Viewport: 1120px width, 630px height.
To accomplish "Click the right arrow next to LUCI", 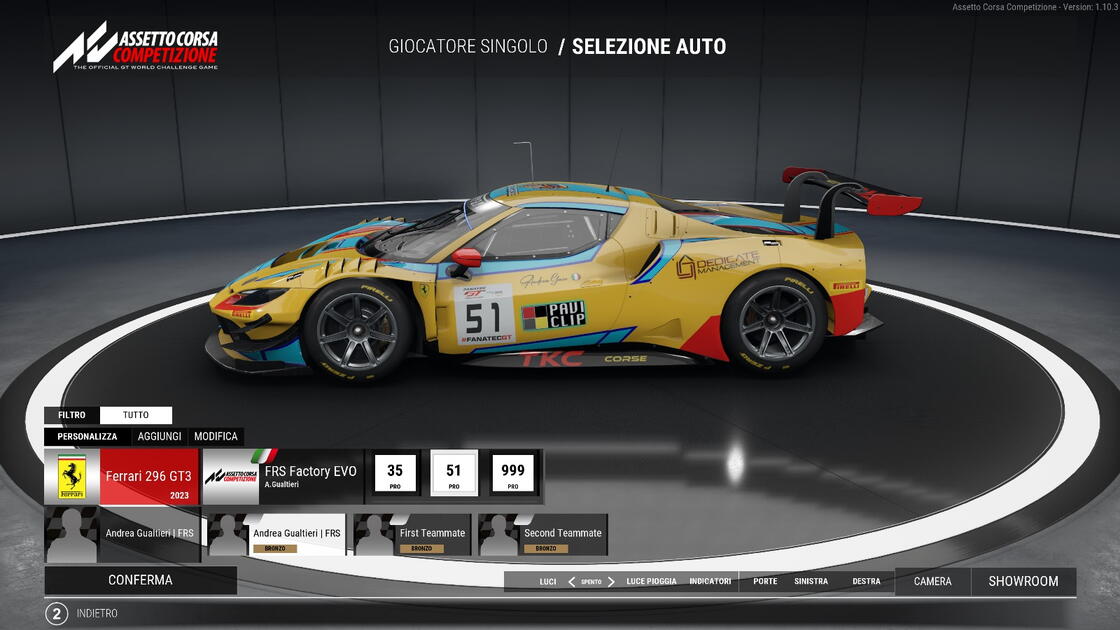I will (x=611, y=582).
